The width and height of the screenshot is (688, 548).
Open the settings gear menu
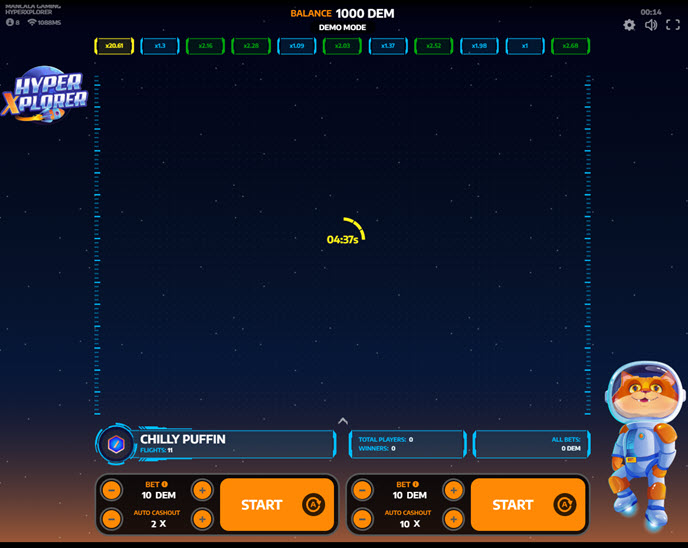[x=629, y=25]
